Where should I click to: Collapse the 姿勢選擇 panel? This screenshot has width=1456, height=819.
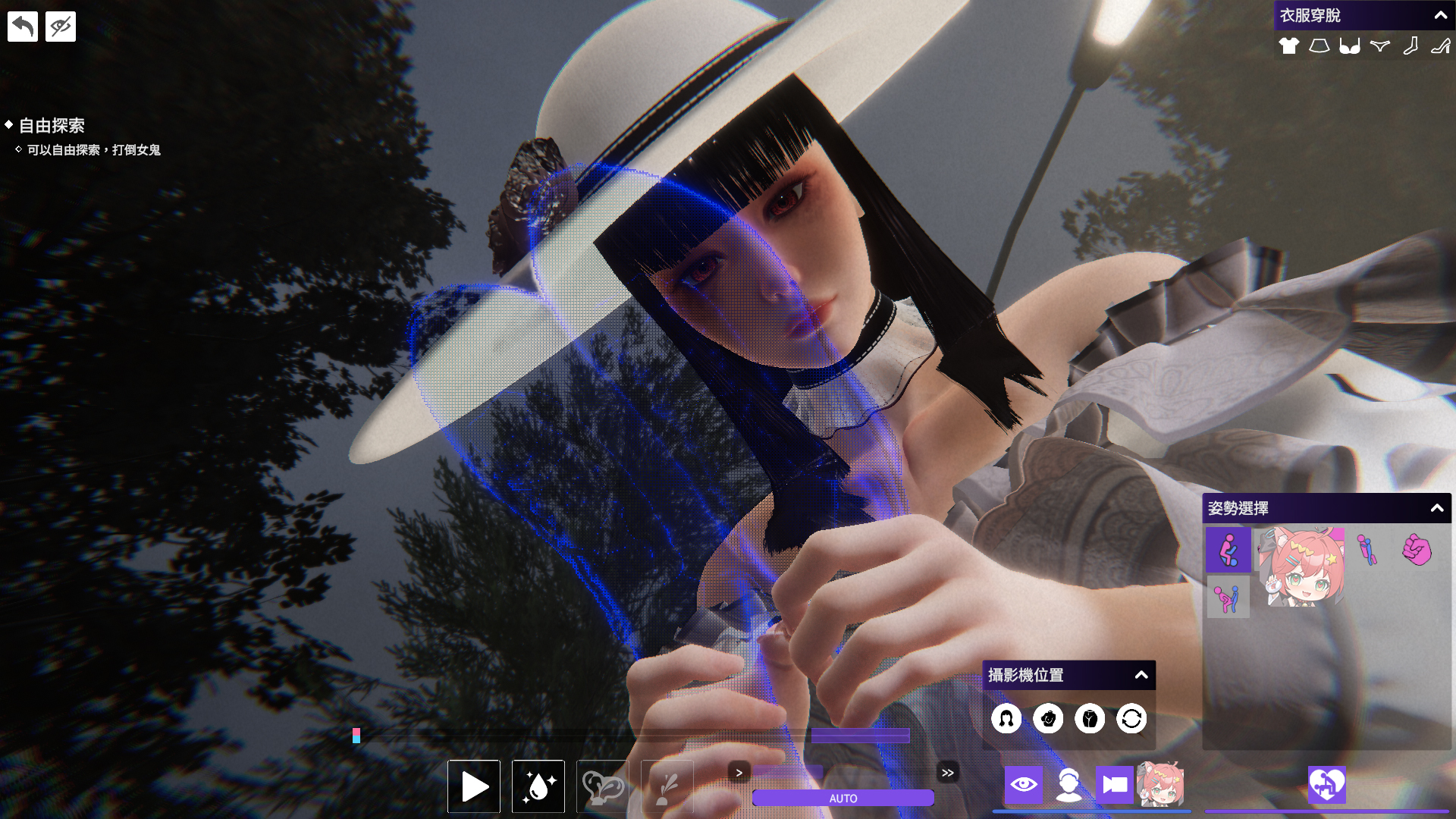pos(1437,509)
